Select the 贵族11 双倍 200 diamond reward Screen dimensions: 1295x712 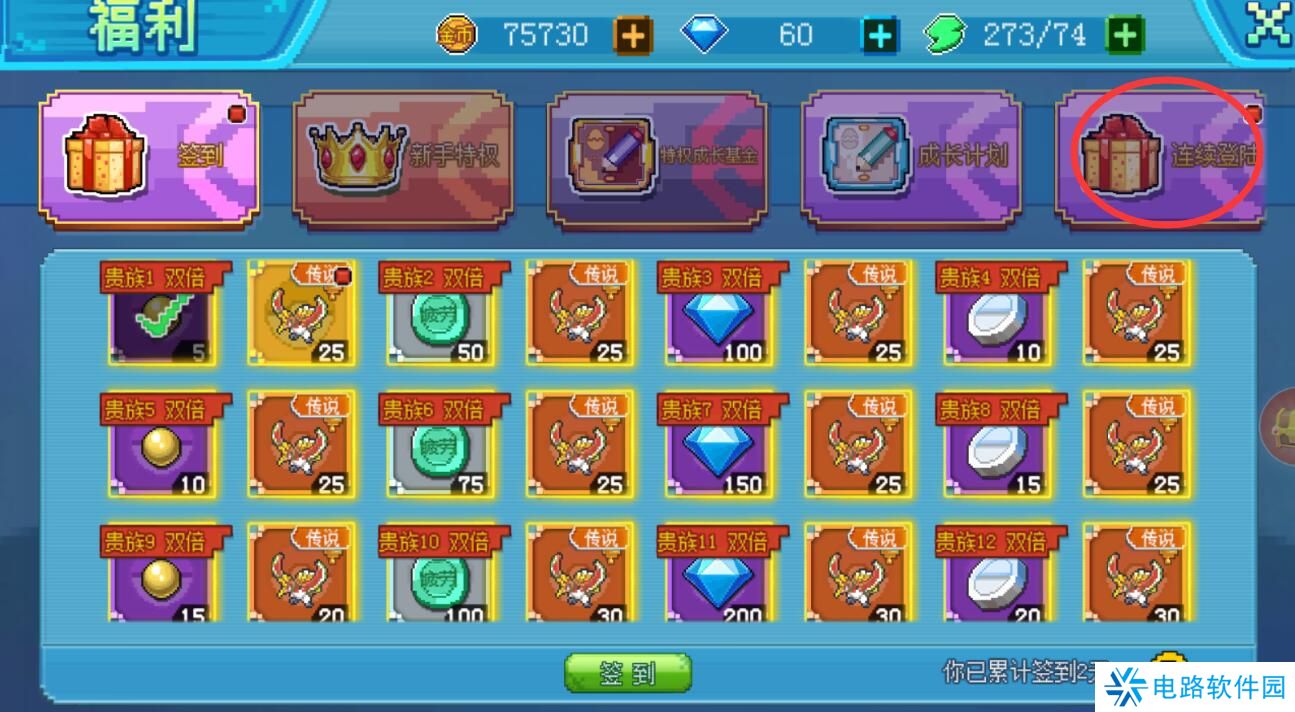pos(719,580)
